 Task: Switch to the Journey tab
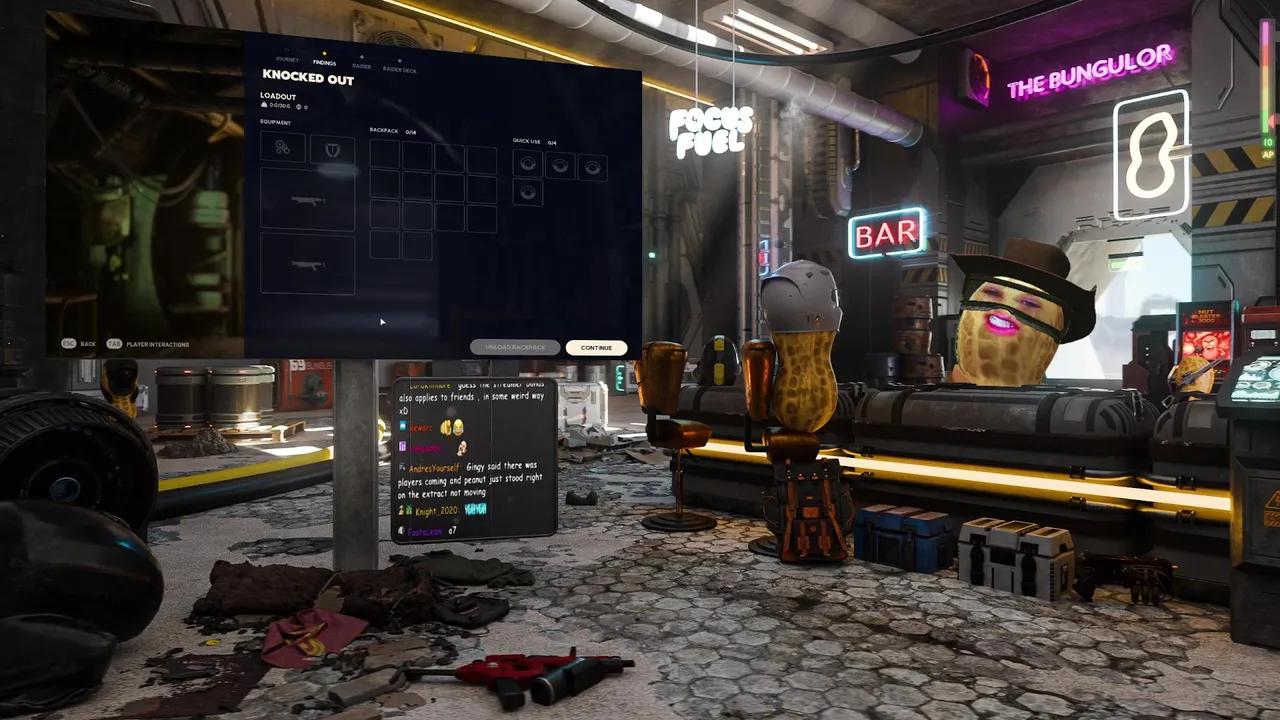[287, 61]
